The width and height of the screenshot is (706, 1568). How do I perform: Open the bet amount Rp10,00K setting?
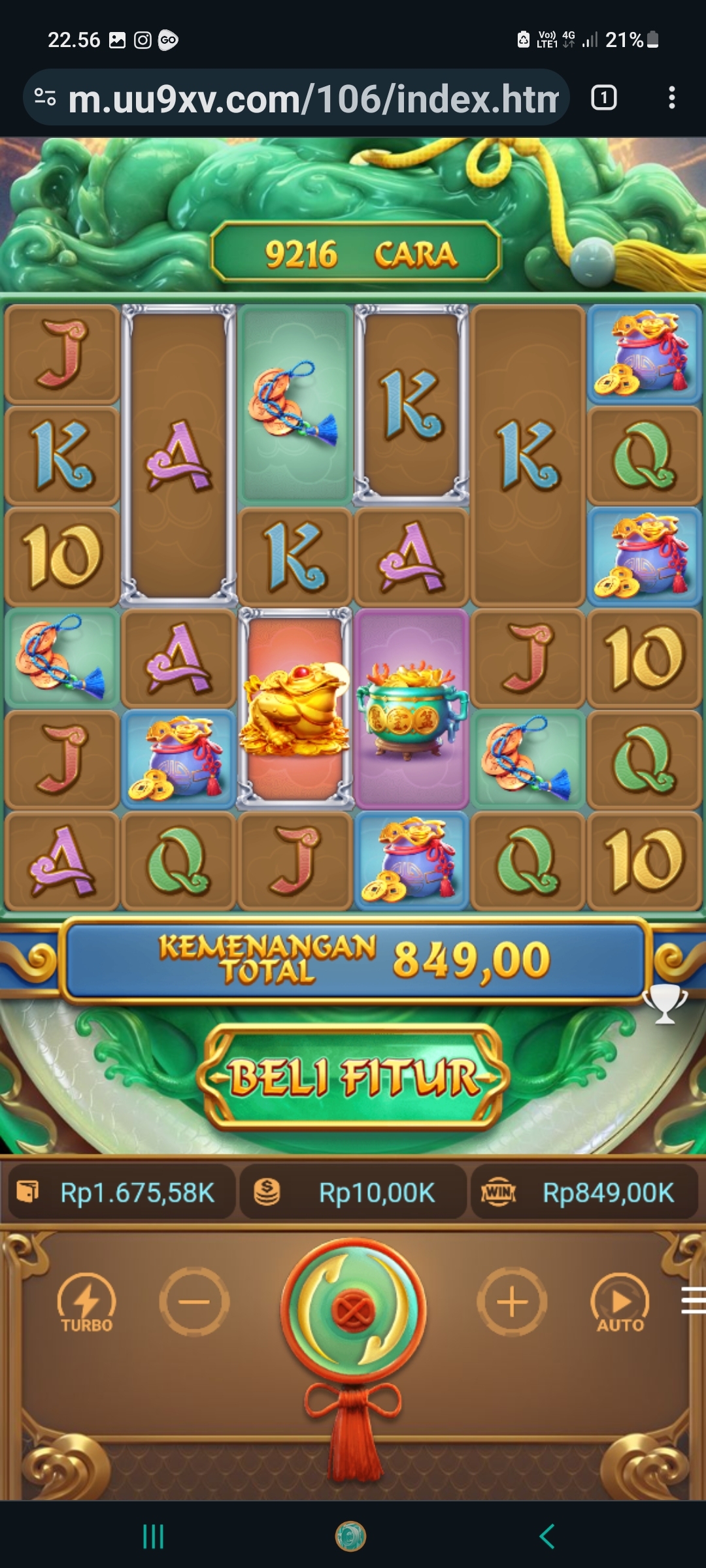354,1193
